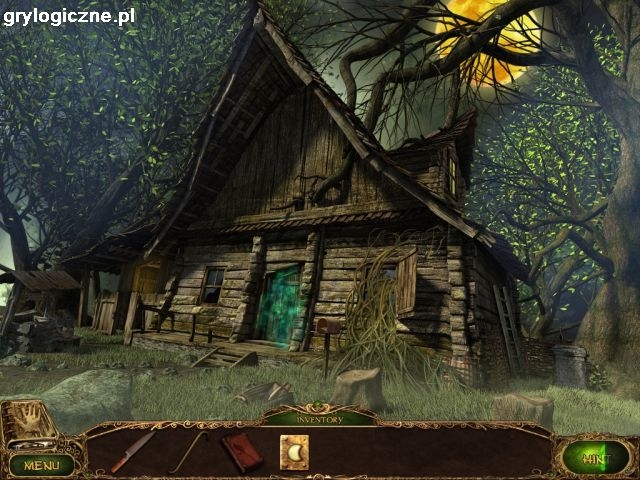Click the hand icon above Menu

pyautogui.click(x=31, y=419)
